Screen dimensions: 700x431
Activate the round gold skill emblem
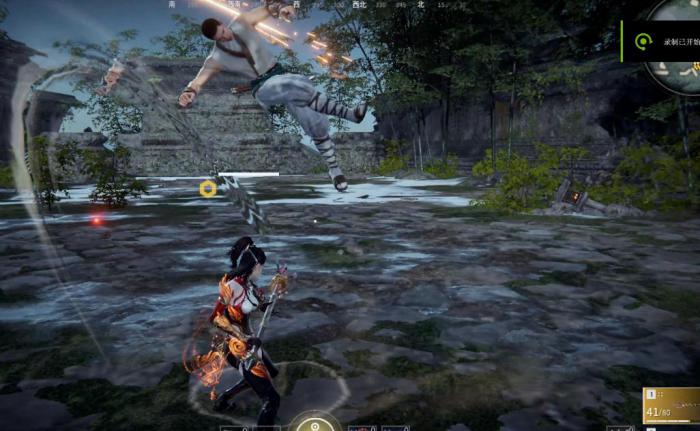click(x=317, y=423)
